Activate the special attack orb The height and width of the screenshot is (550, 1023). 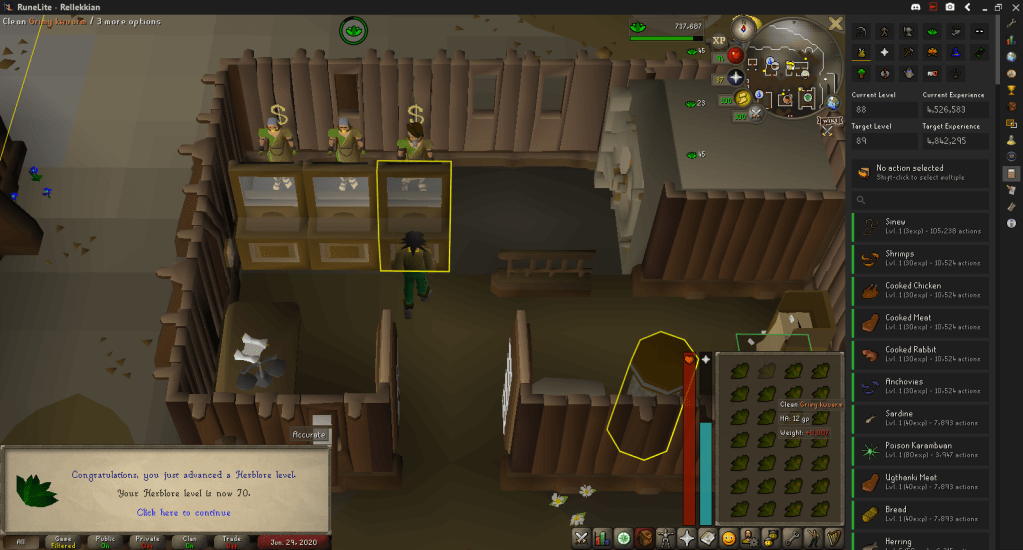pyautogui.click(x=757, y=112)
